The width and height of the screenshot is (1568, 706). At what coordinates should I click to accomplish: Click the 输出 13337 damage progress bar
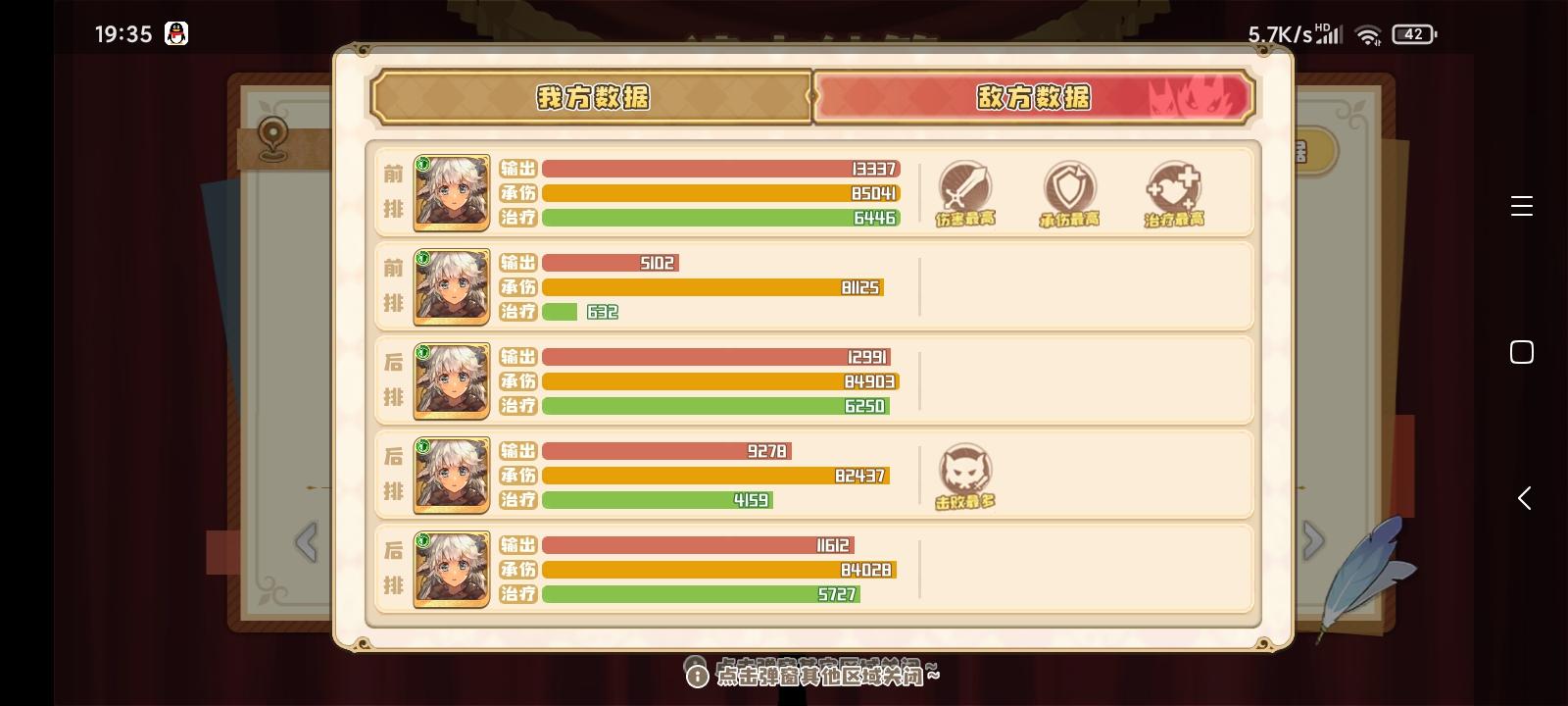point(720,169)
